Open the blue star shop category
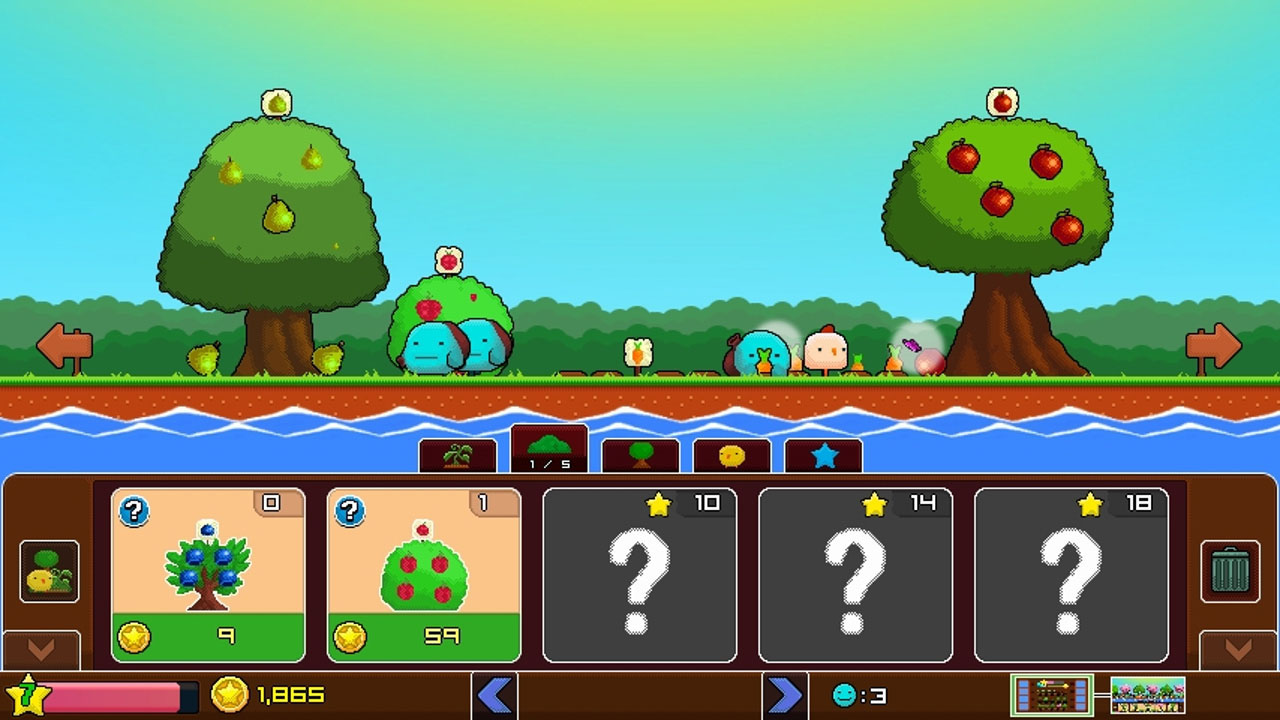The image size is (1280, 720). (823, 455)
